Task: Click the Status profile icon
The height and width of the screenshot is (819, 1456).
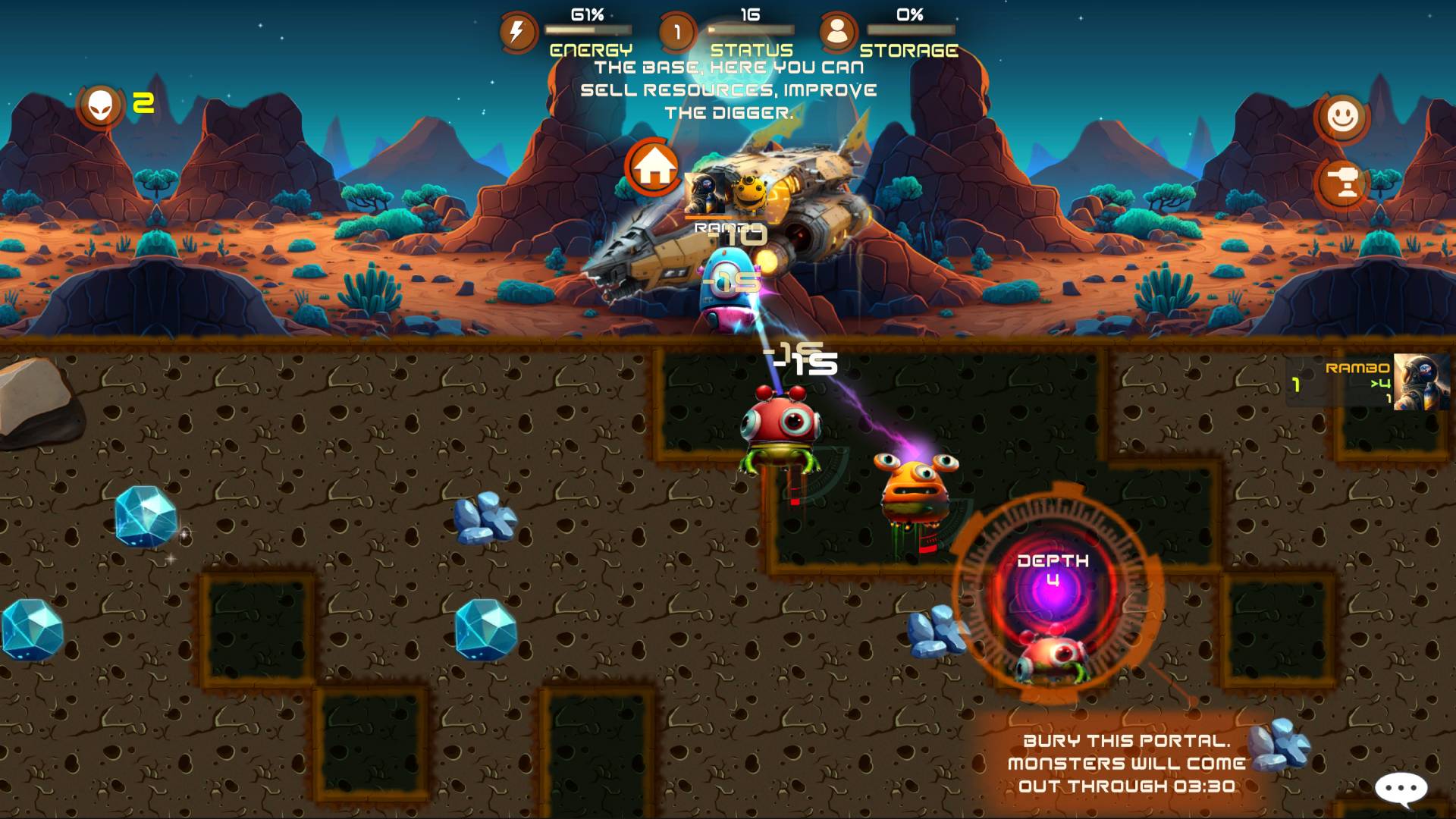Action: point(677,30)
